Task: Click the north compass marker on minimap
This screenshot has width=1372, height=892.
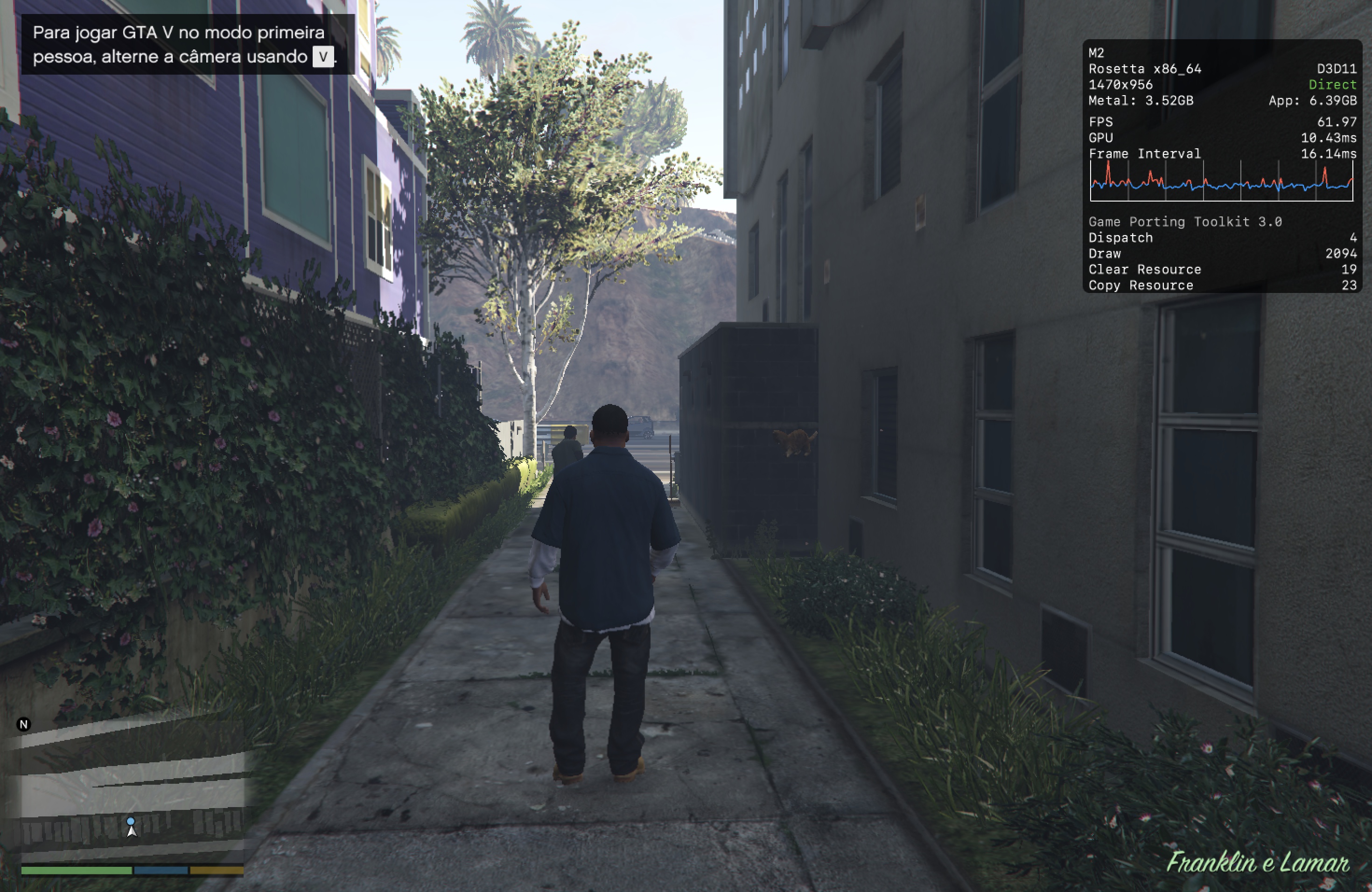Action: [x=24, y=725]
